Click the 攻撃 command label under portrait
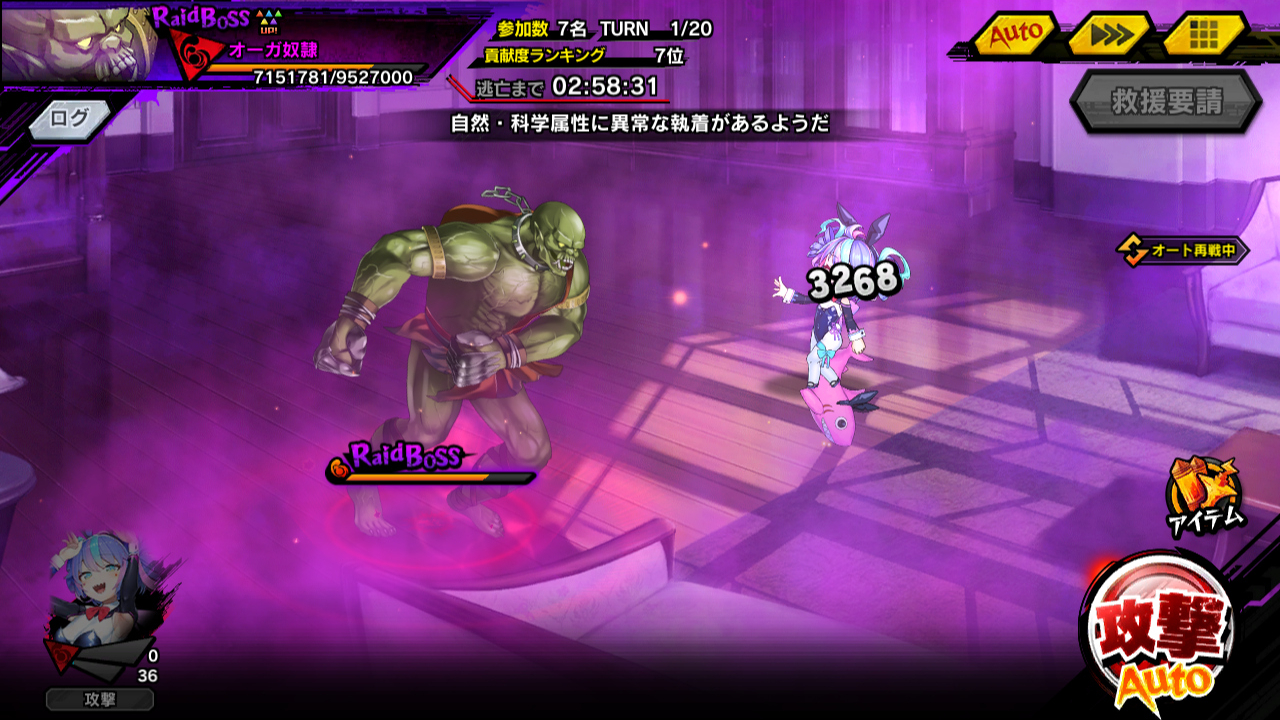Viewport: 1280px width, 720px height. [100, 699]
